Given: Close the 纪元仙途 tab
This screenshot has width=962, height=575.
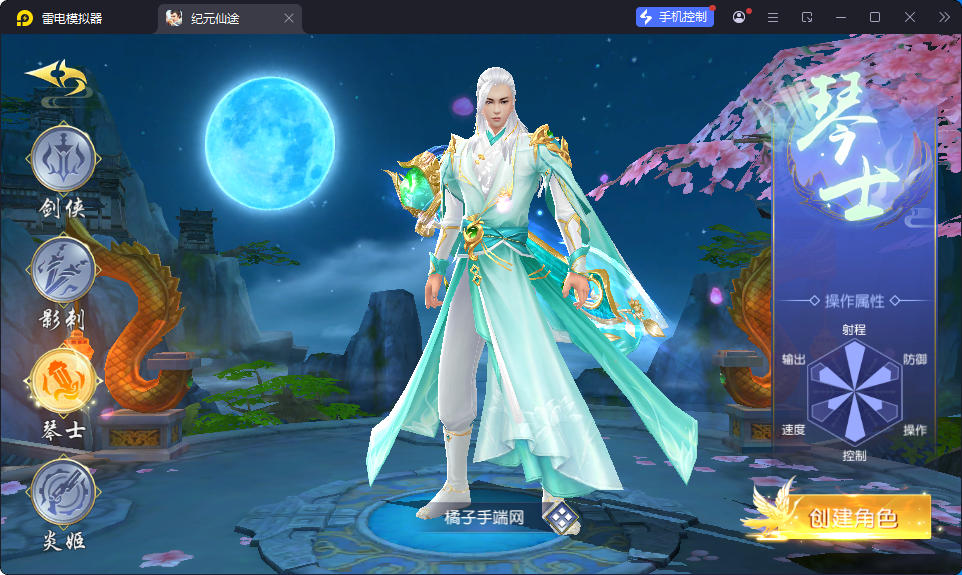Looking at the screenshot, I should (289, 18).
